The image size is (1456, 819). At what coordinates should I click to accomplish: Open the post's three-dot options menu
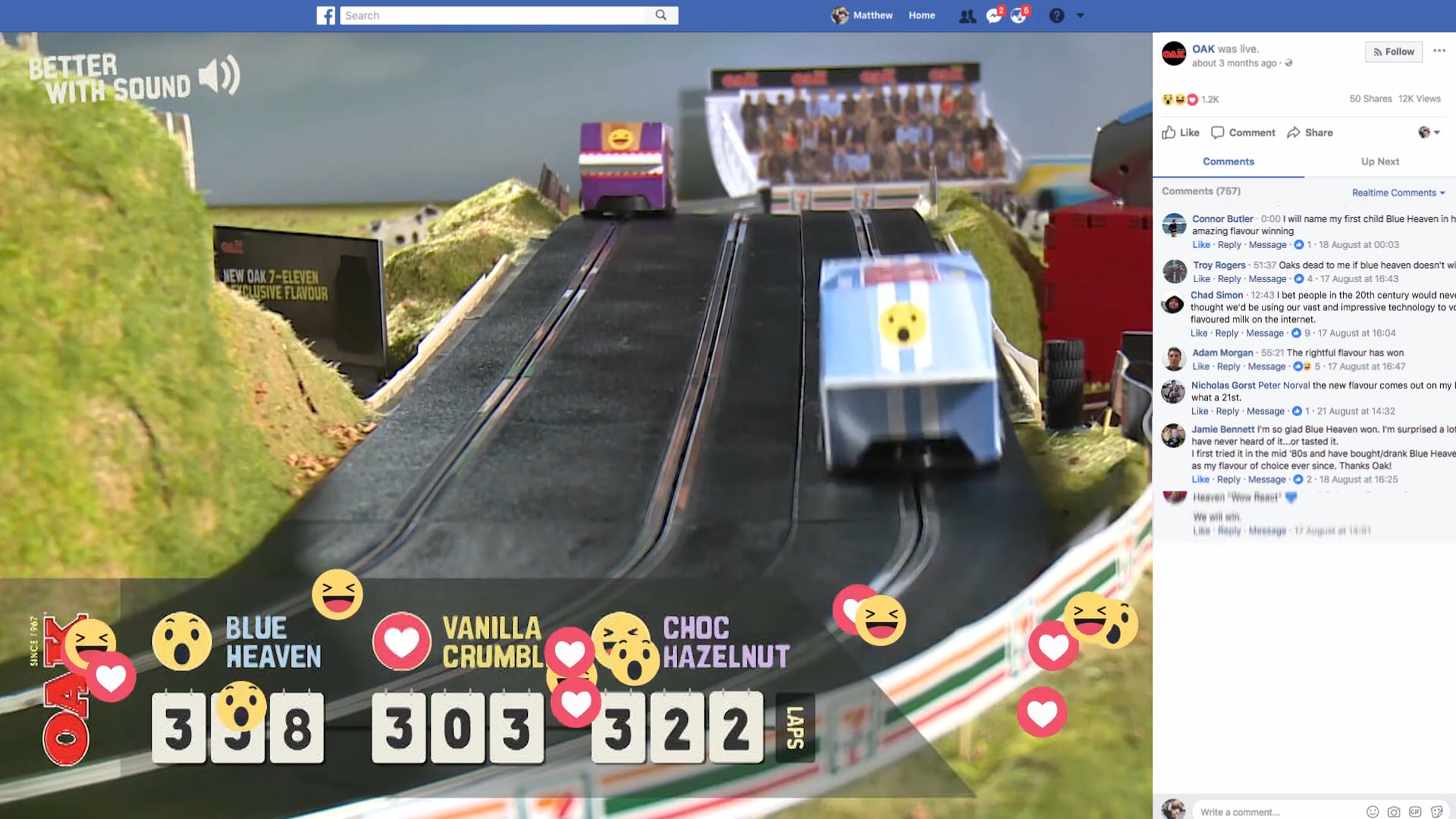[1439, 51]
